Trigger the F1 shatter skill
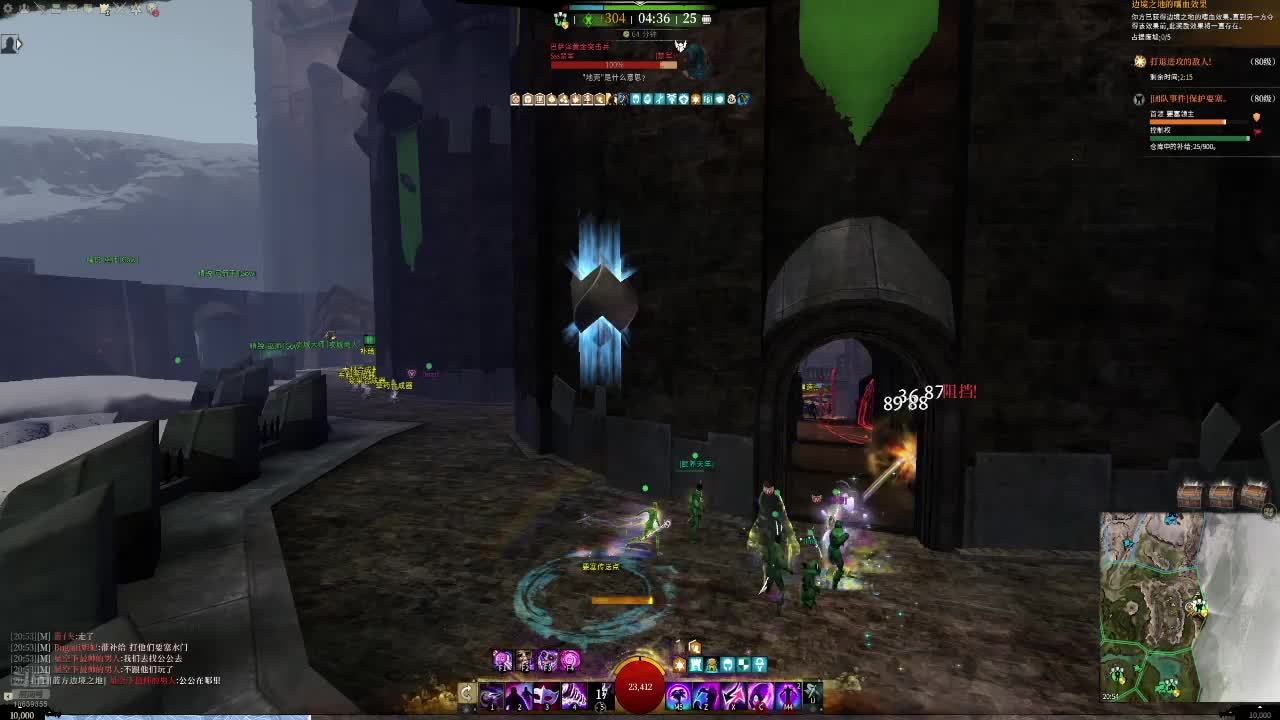This screenshot has height=720, width=1280. pos(503,660)
